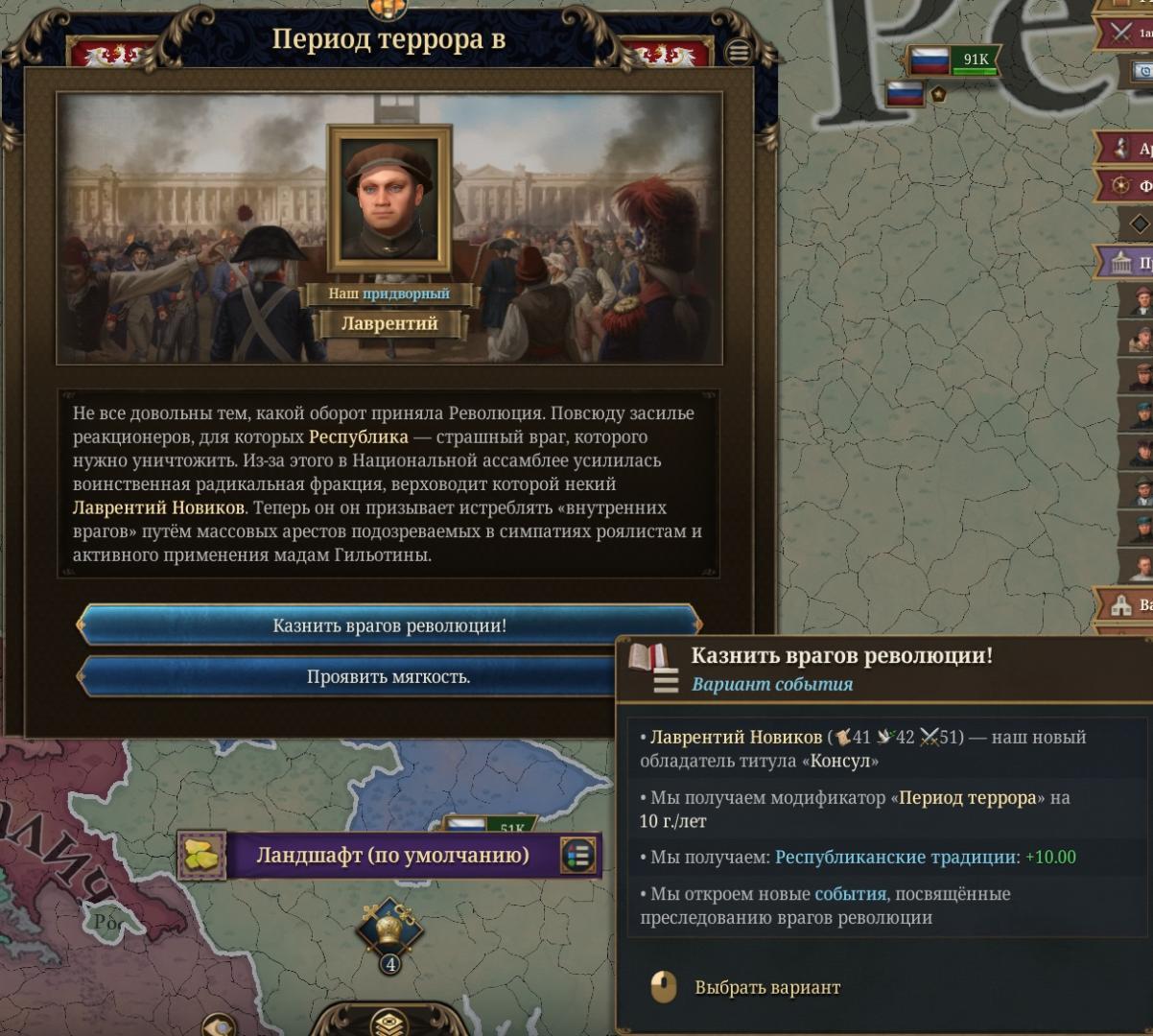Open the crossed swords panel on right edge
The image size is (1153, 1036).
pyautogui.click(x=1122, y=33)
